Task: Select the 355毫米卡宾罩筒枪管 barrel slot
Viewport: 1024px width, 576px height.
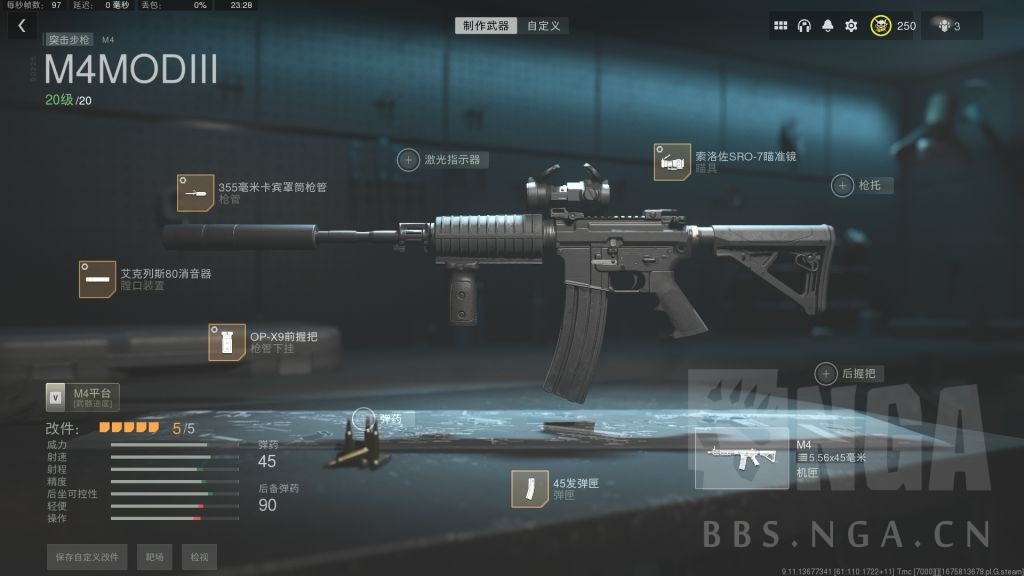Action: pos(194,192)
